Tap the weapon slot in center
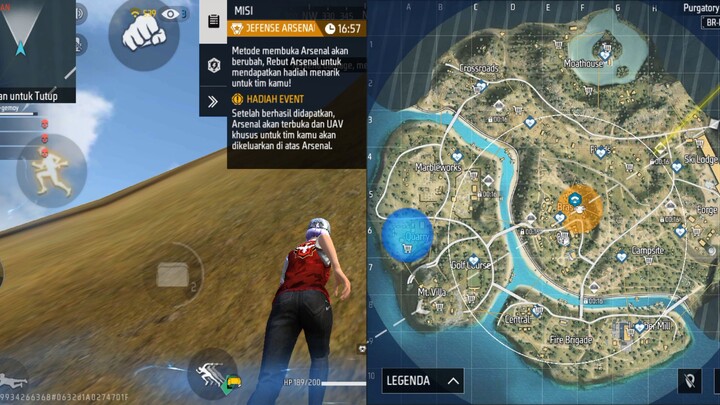Viewport: 720px width, 405px height. pyautogui.click(x=172, y=274)
